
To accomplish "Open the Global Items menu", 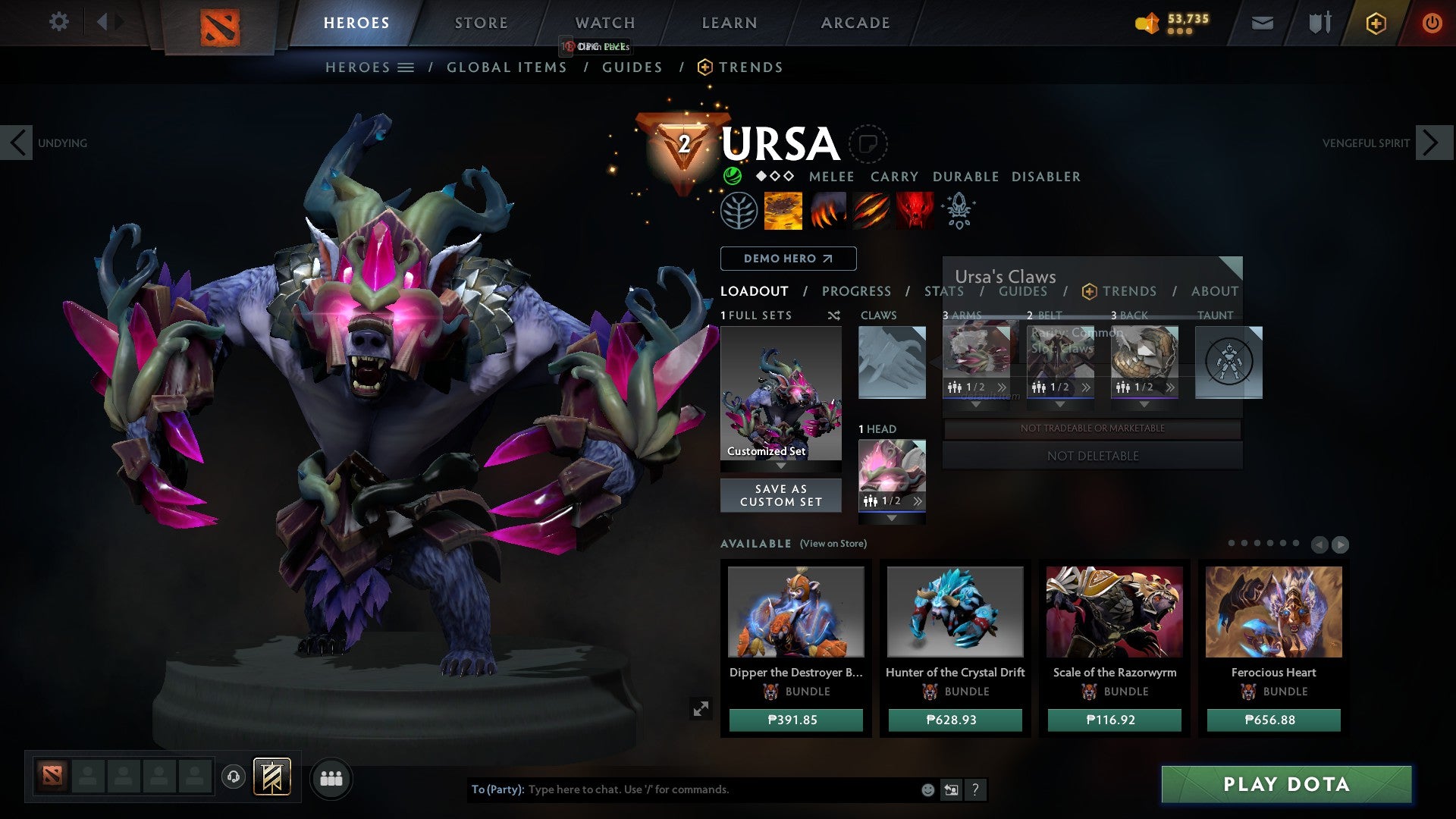I will (507, 67).
